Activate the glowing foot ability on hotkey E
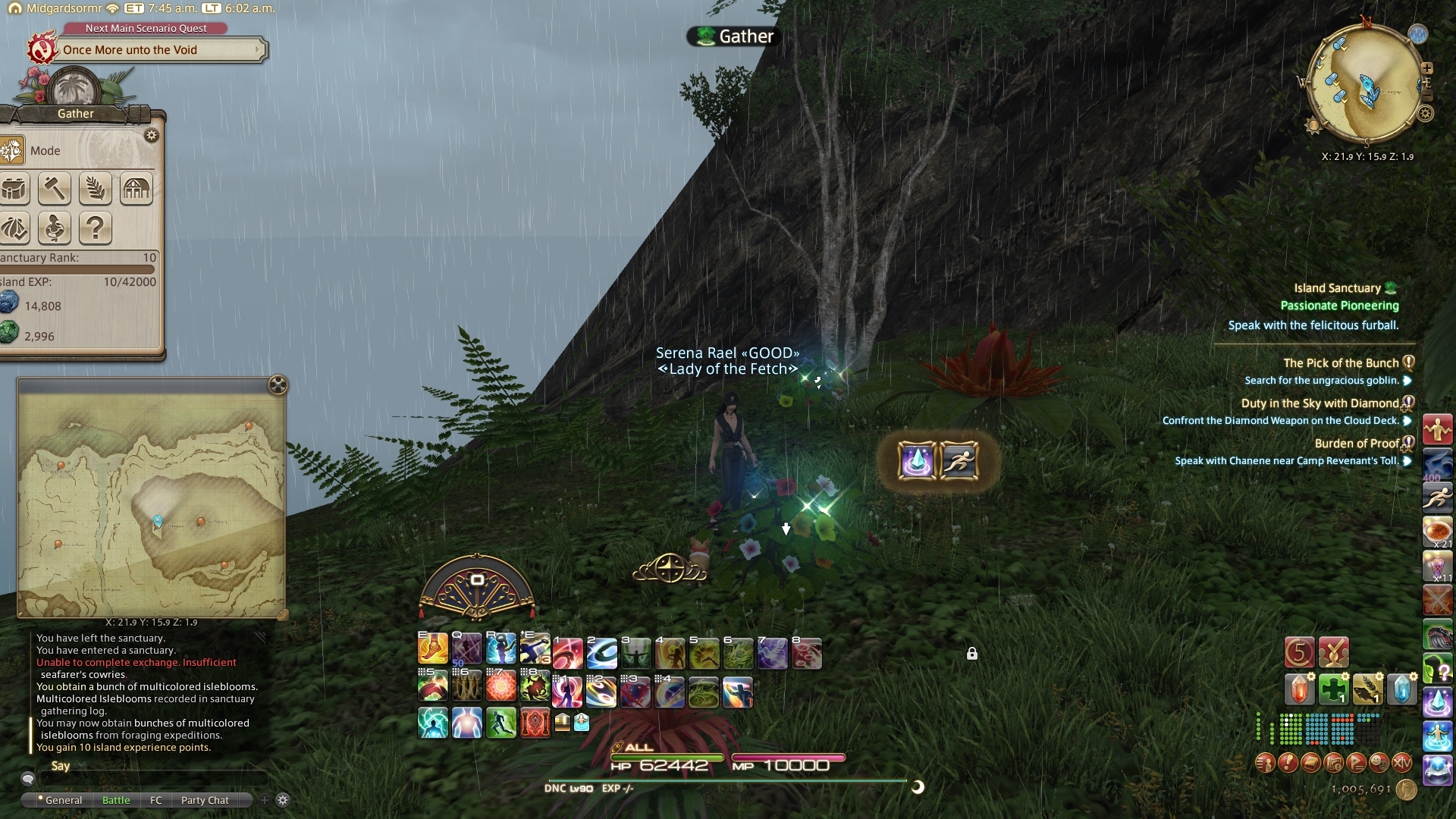The image size is (1456, 819). pos(432,650)
